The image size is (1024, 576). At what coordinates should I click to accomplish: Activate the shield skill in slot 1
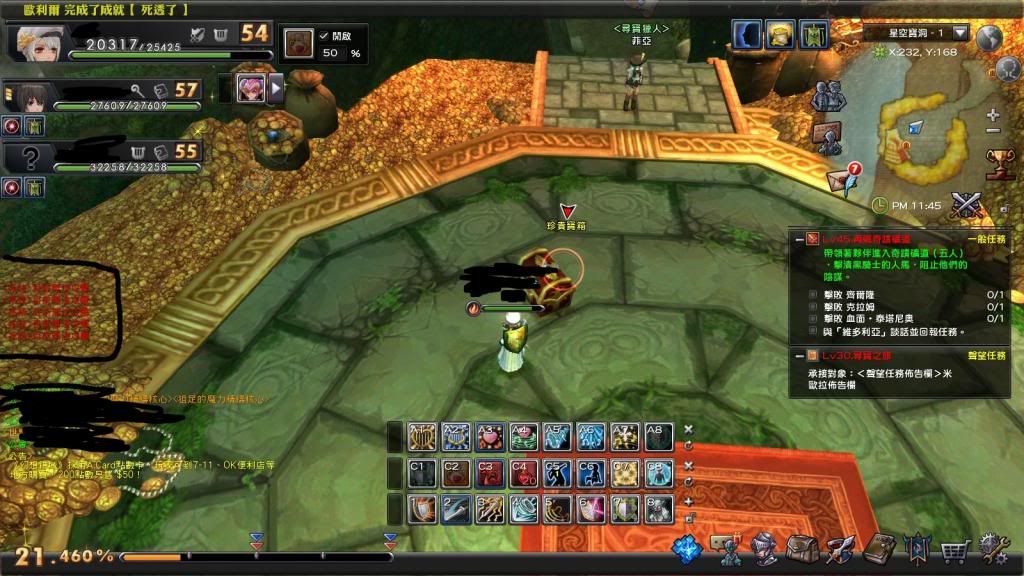[421, 509]
